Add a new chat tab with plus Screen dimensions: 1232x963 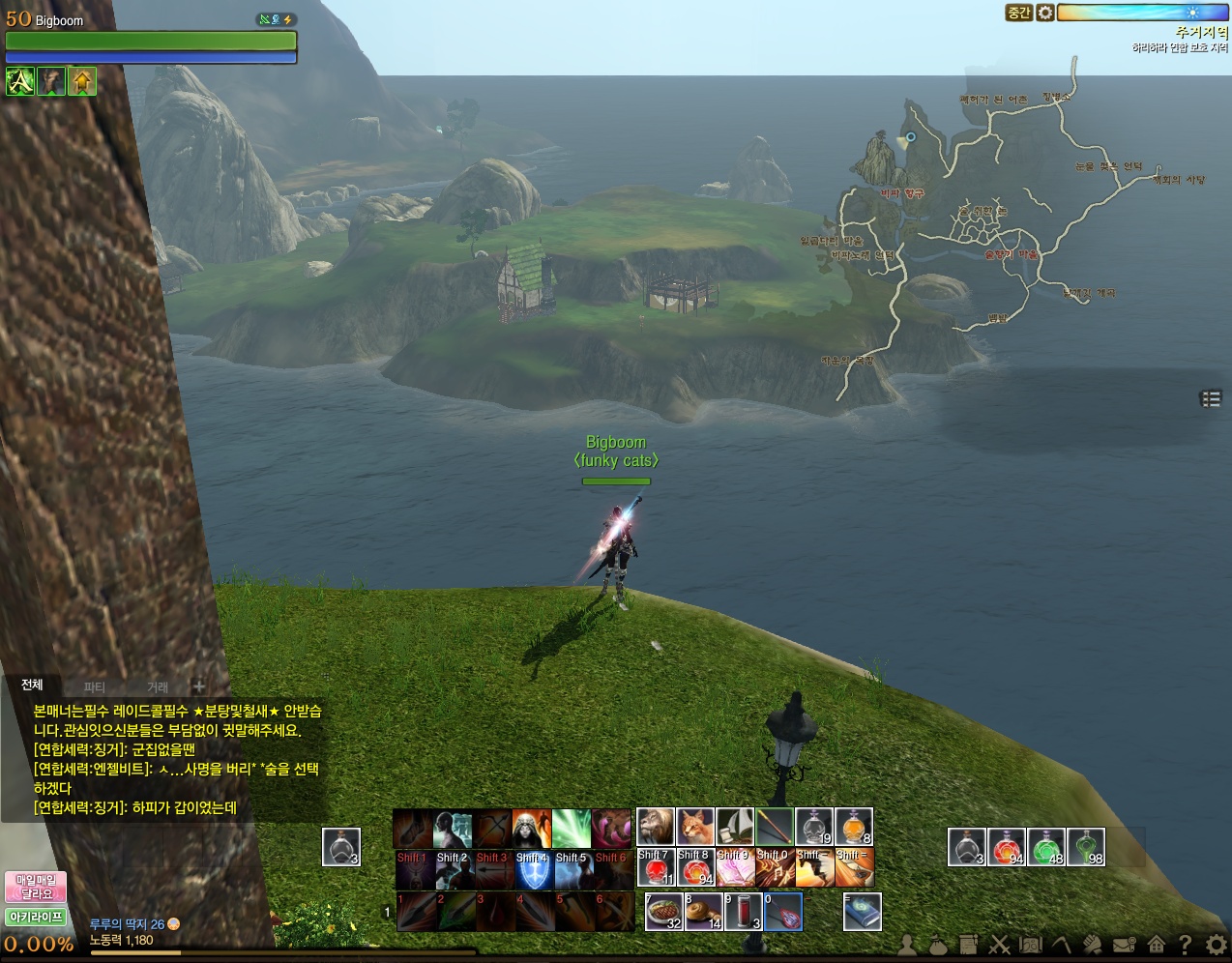[199, 686]
